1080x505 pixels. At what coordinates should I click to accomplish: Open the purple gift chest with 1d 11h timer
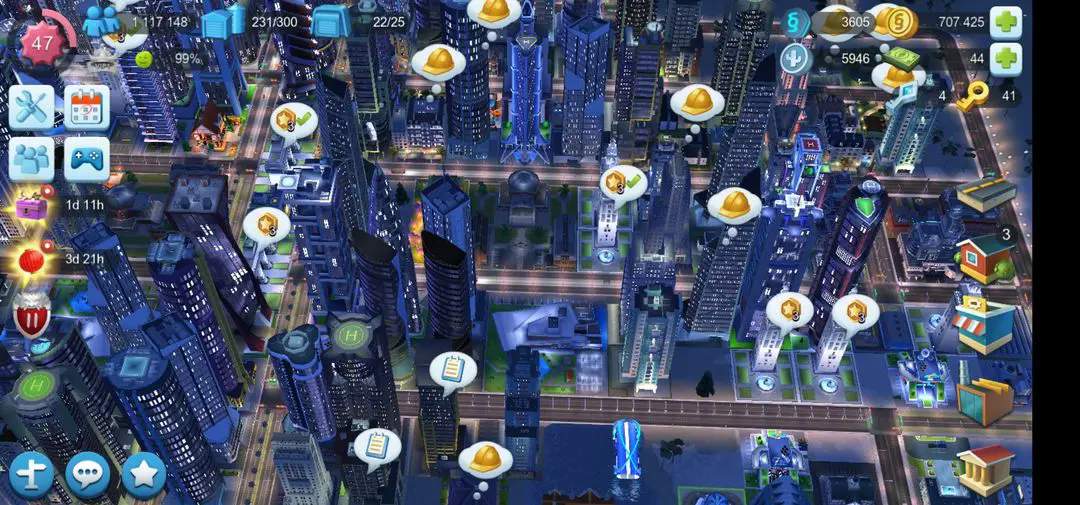pos(32,206)
